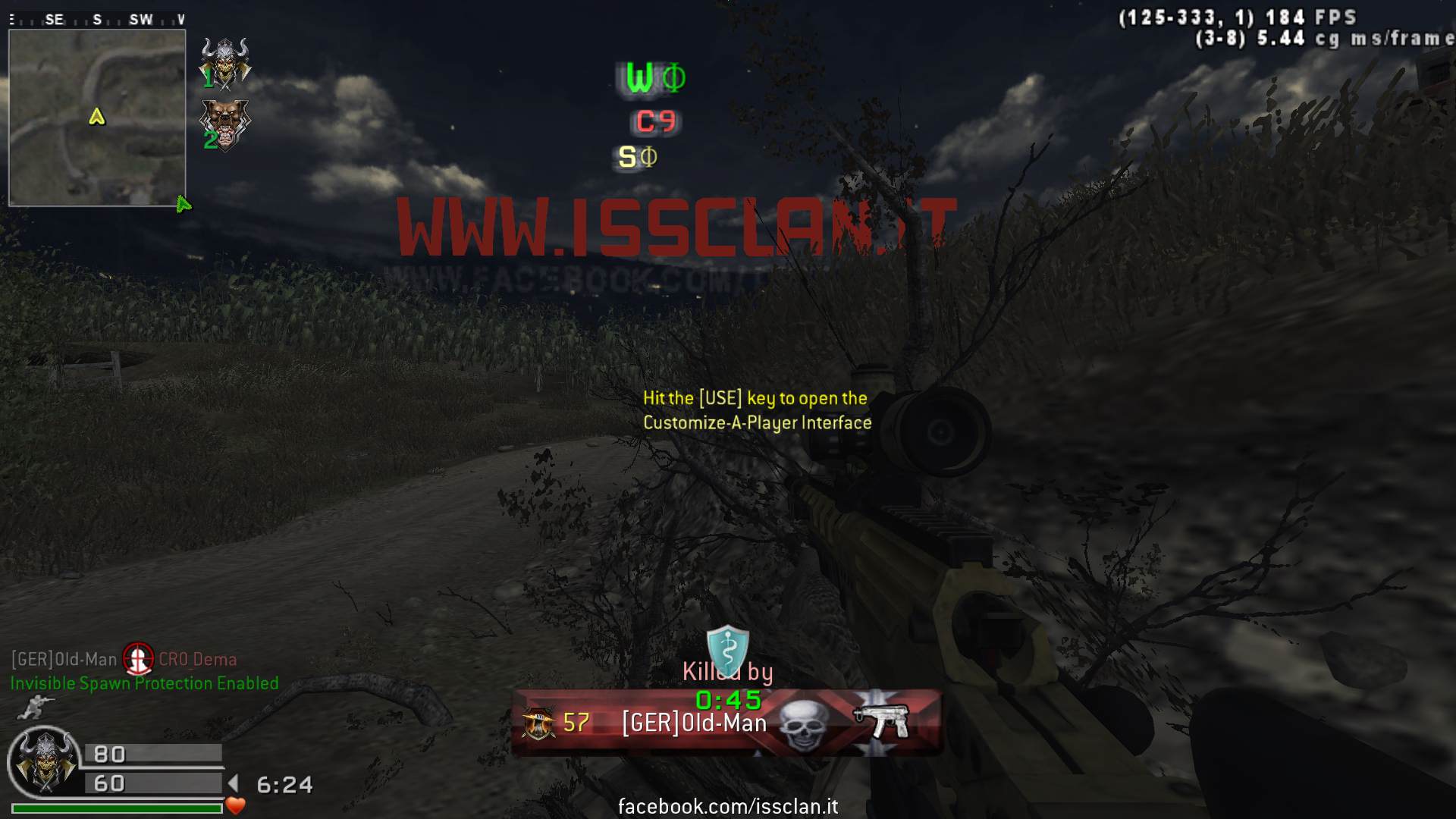1456x819 pixels.
Task: Click the teal medic shield icon
Action: click(x=727, y=650)
